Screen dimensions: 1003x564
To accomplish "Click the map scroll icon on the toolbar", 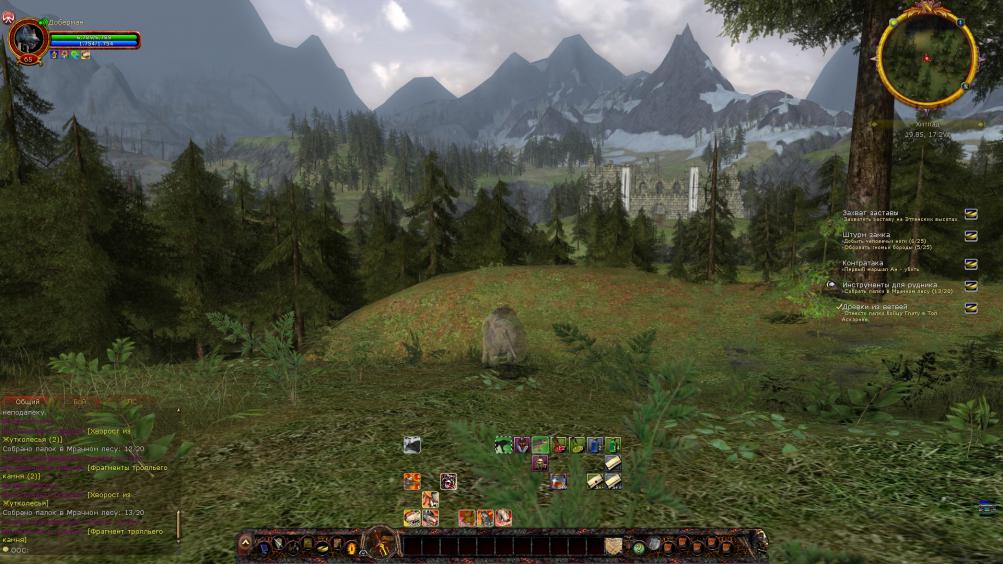I will (x=613, y=546).
